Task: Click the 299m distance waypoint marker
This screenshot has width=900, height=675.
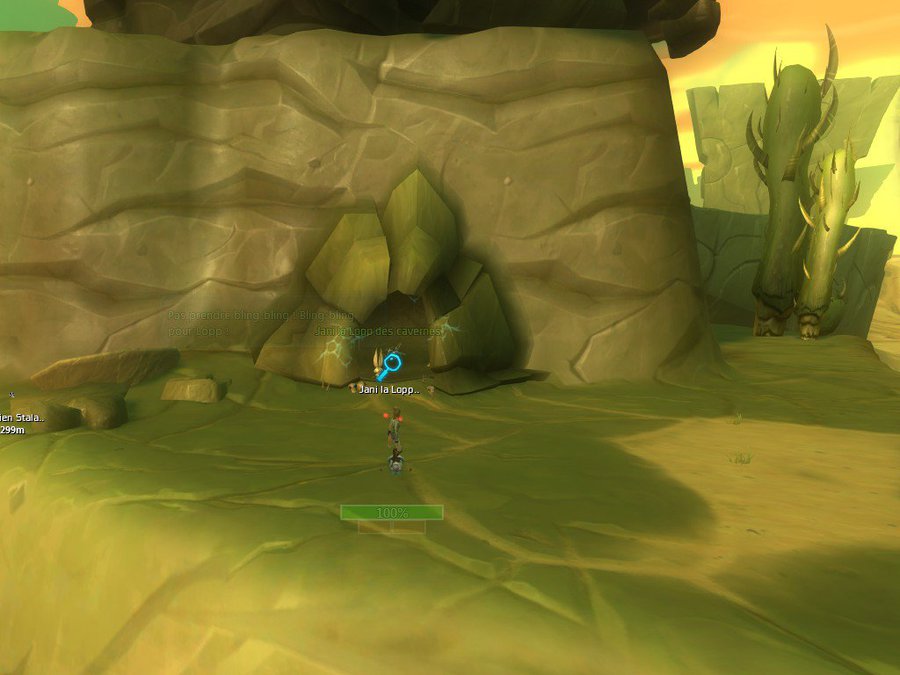Action: point(12,430)
